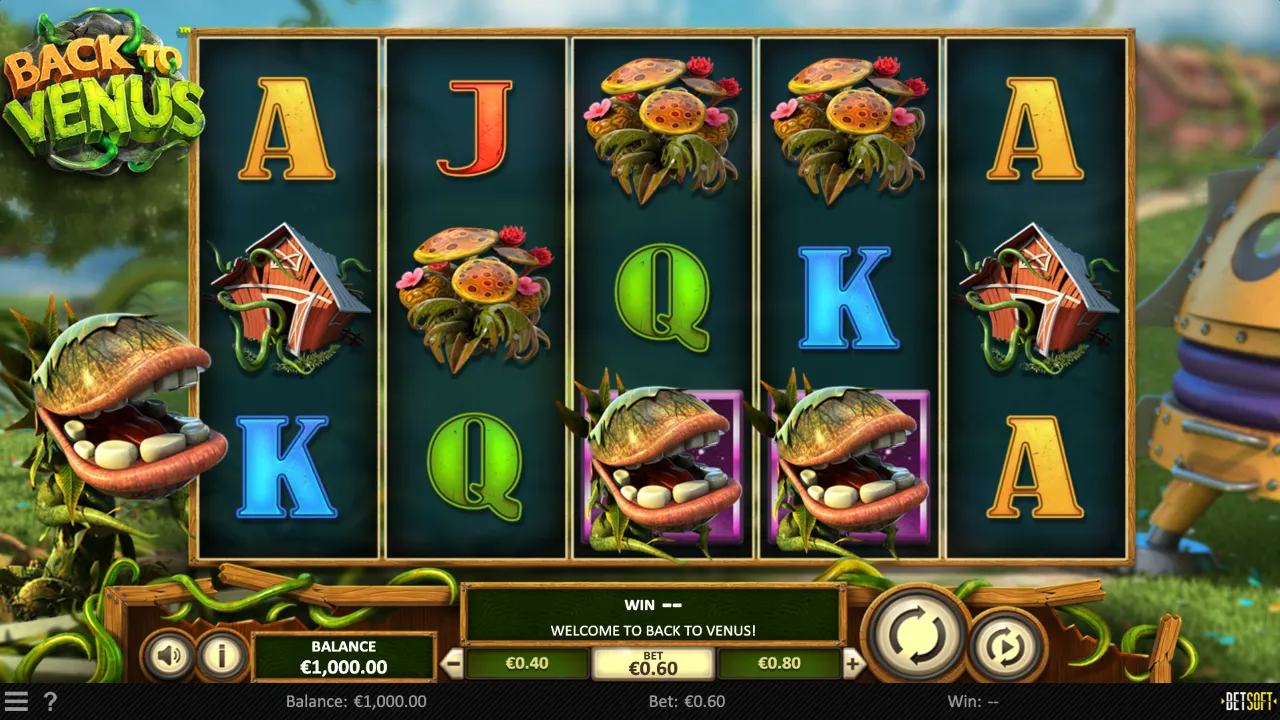Open the autoplay spin options
Image resolution: width=1280 pixels, height=720 pixels.
tap(1006, 647)
